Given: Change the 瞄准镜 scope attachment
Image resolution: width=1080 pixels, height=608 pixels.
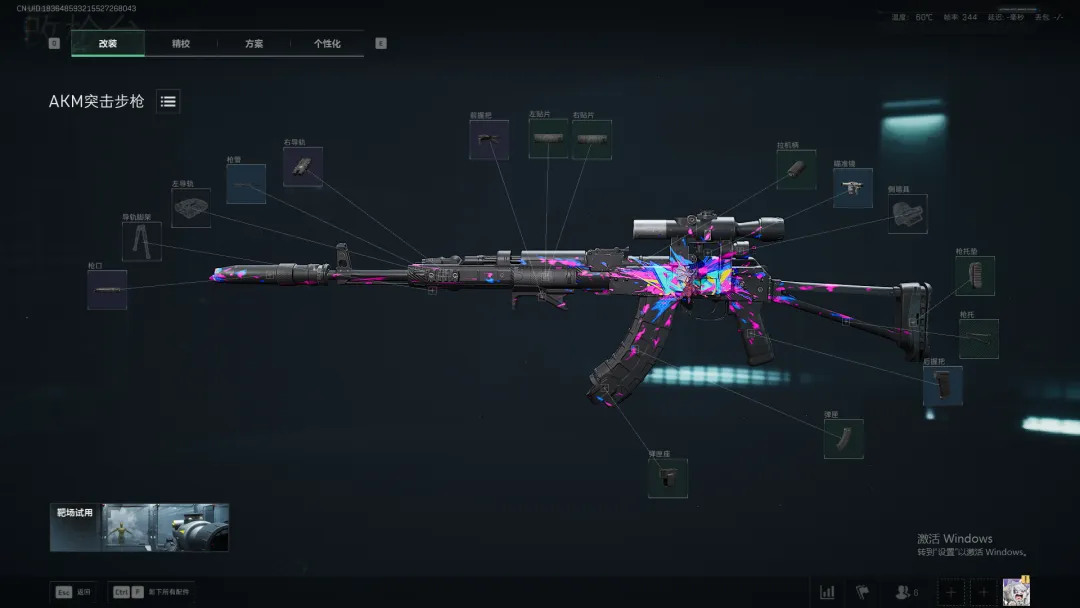Looking at the screenshot, I should tap(852, 188).
